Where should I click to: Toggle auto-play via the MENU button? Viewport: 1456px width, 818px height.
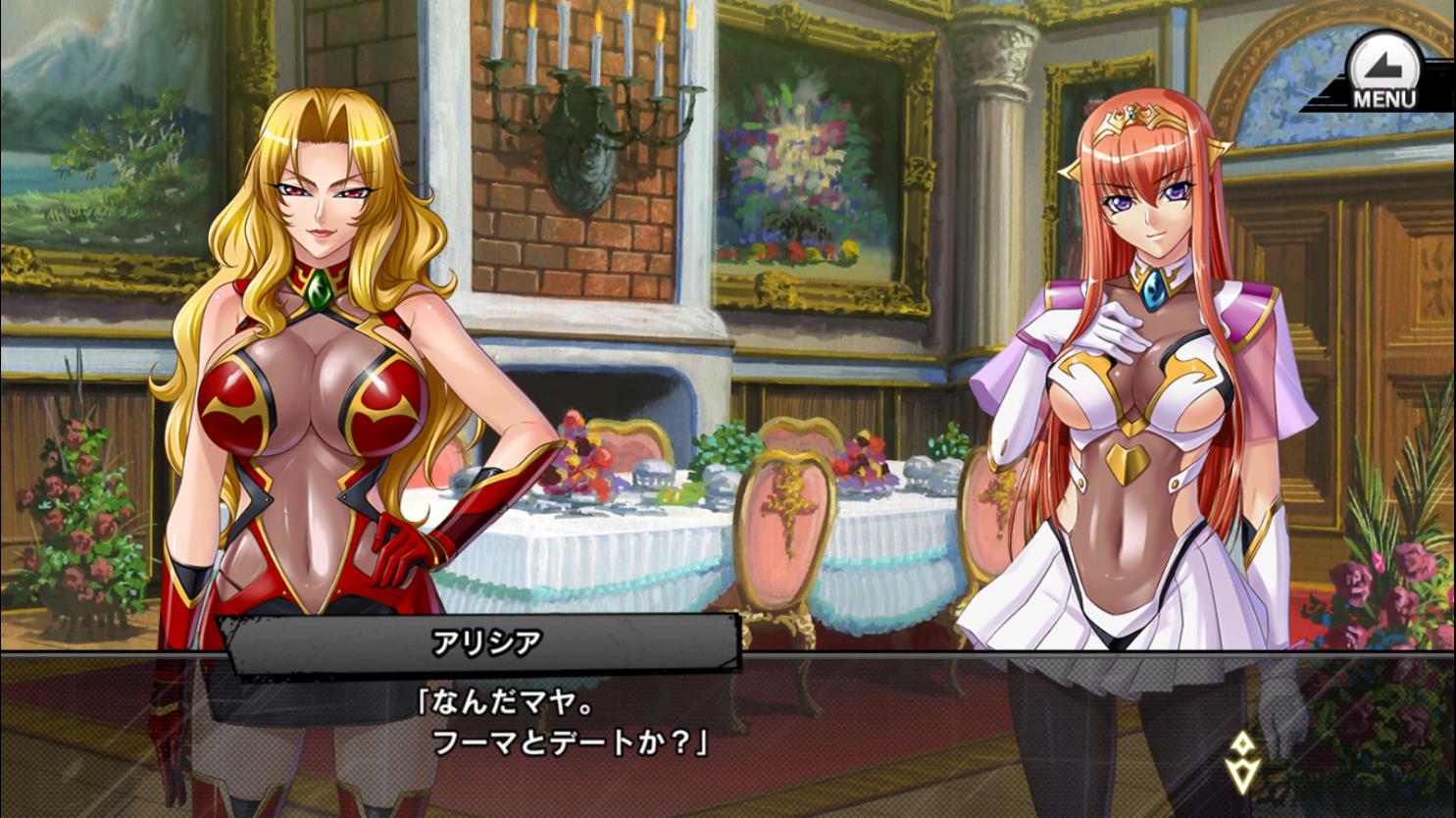point(1385,74)
